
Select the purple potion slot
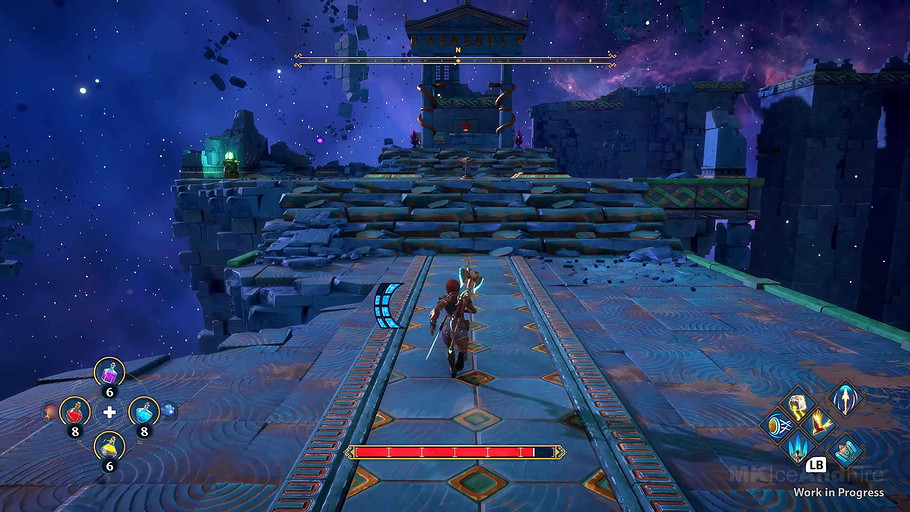tap(109, 373)
